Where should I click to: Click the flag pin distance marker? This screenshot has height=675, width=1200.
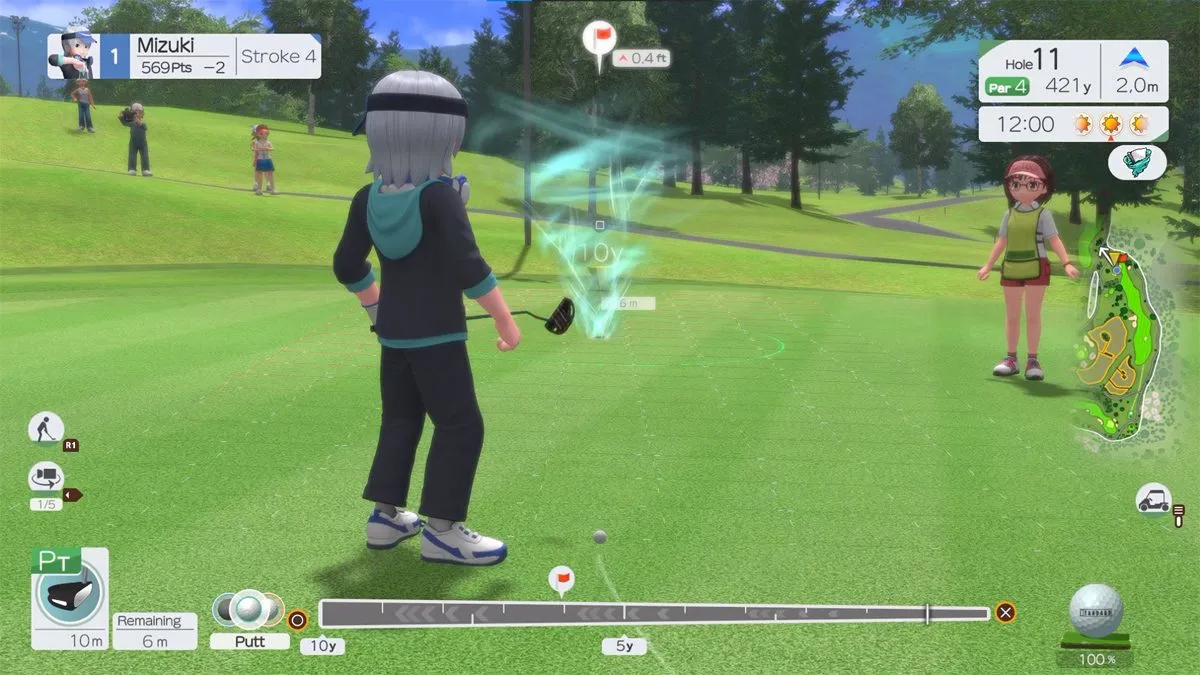(x=599, y=43)
